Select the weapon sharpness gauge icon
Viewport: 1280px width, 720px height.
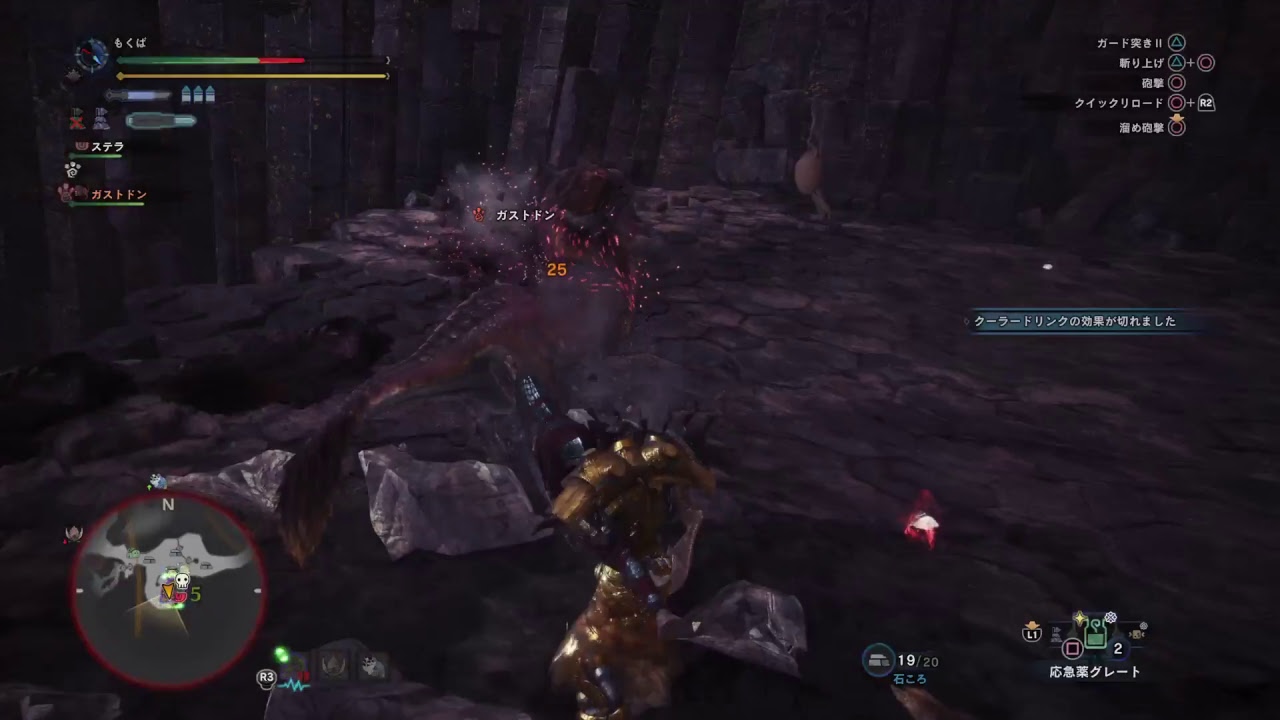point(134,93)
